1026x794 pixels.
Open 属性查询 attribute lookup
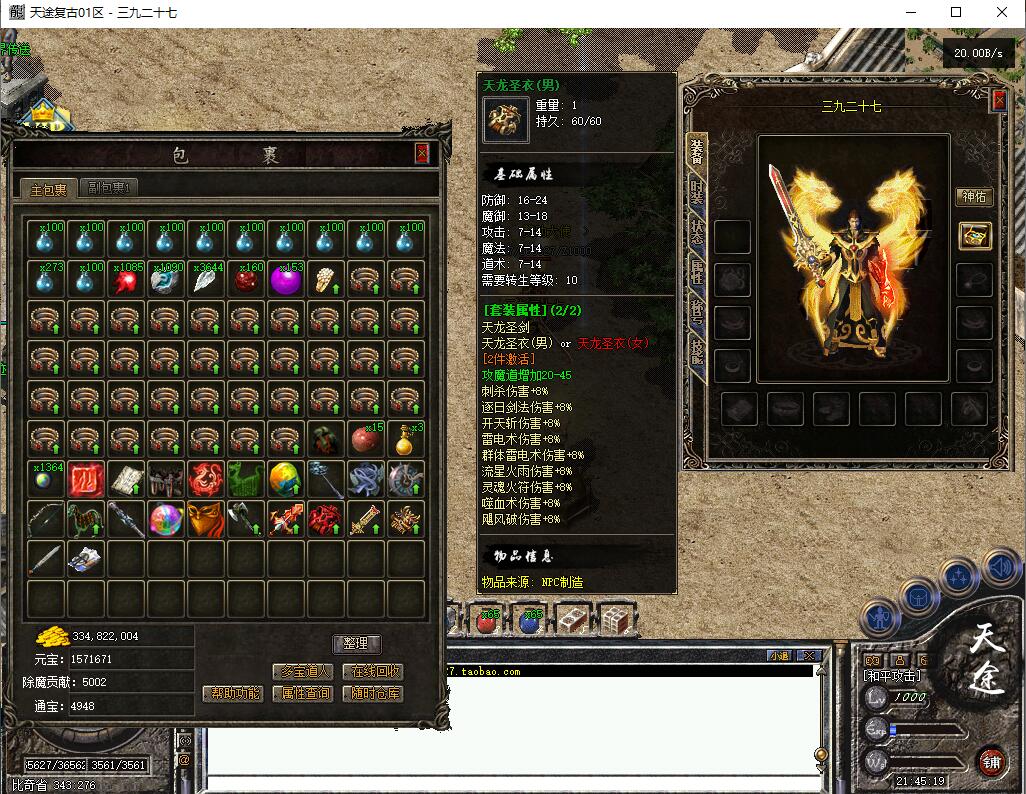302,693
